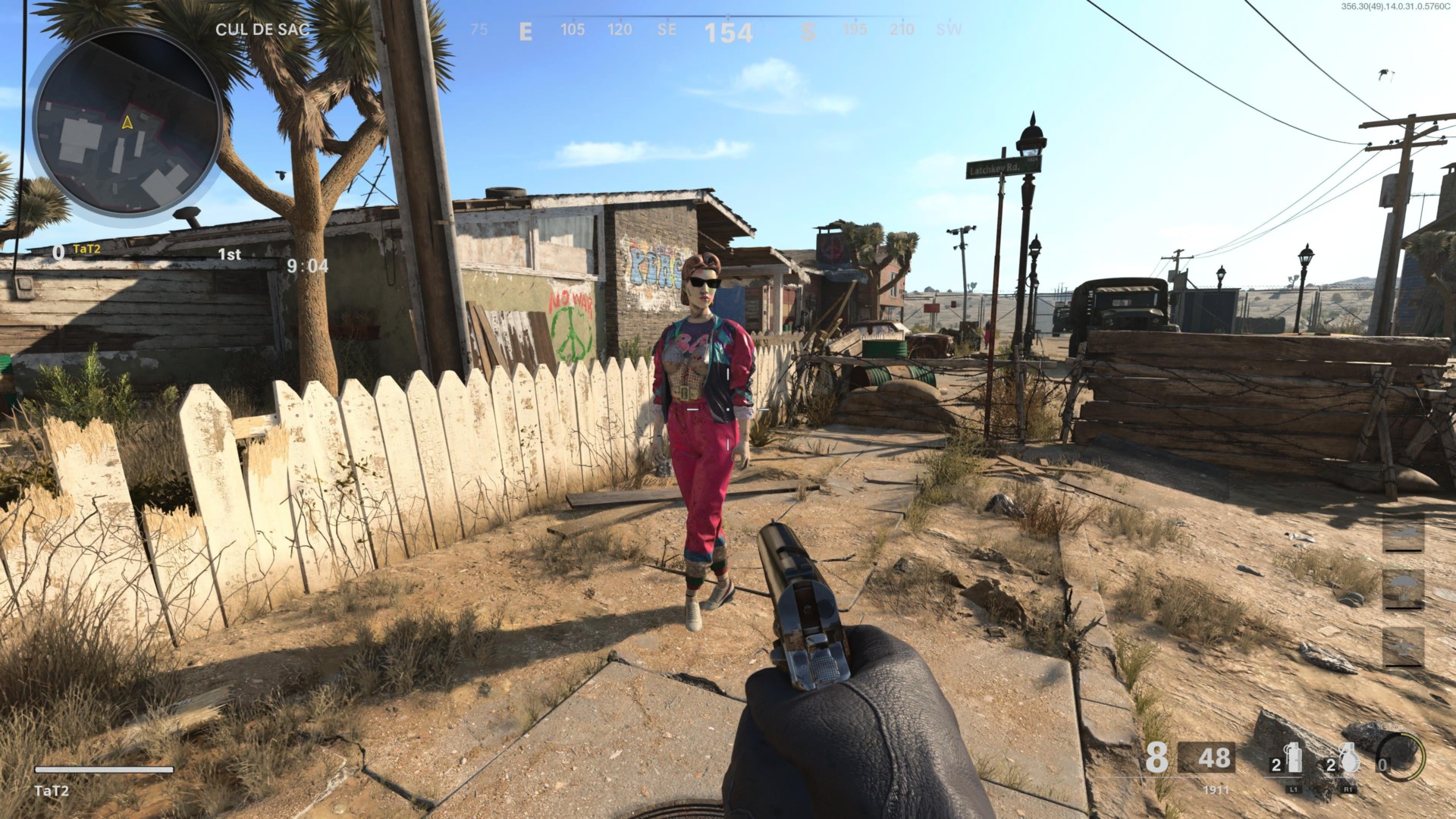Click the S compass marker to expand directions
Image resolution: width=1456 pixels, height=819 pixels.
pos(808,32)
